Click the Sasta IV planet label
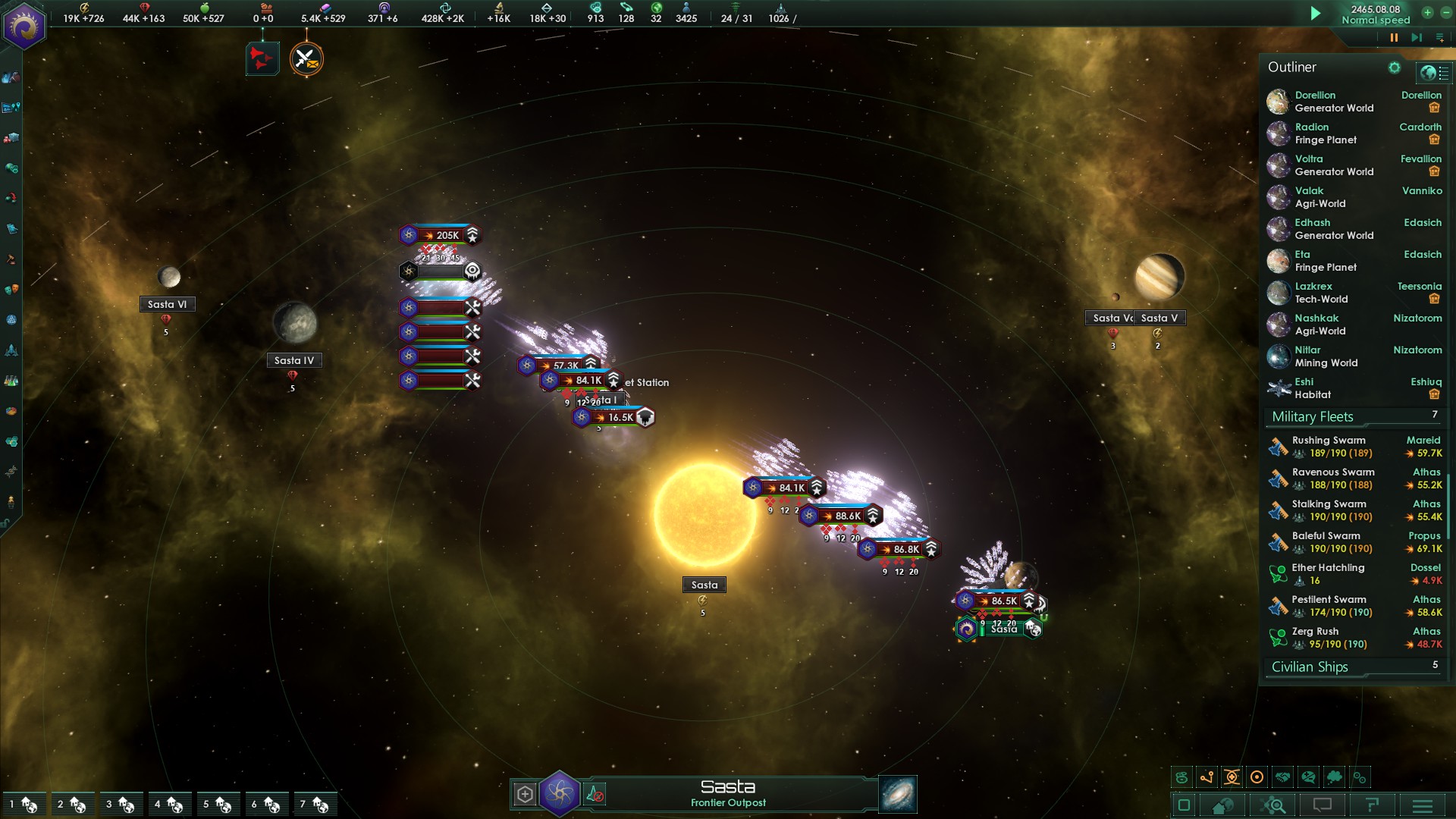1456x819 pixels. point(294,360)
